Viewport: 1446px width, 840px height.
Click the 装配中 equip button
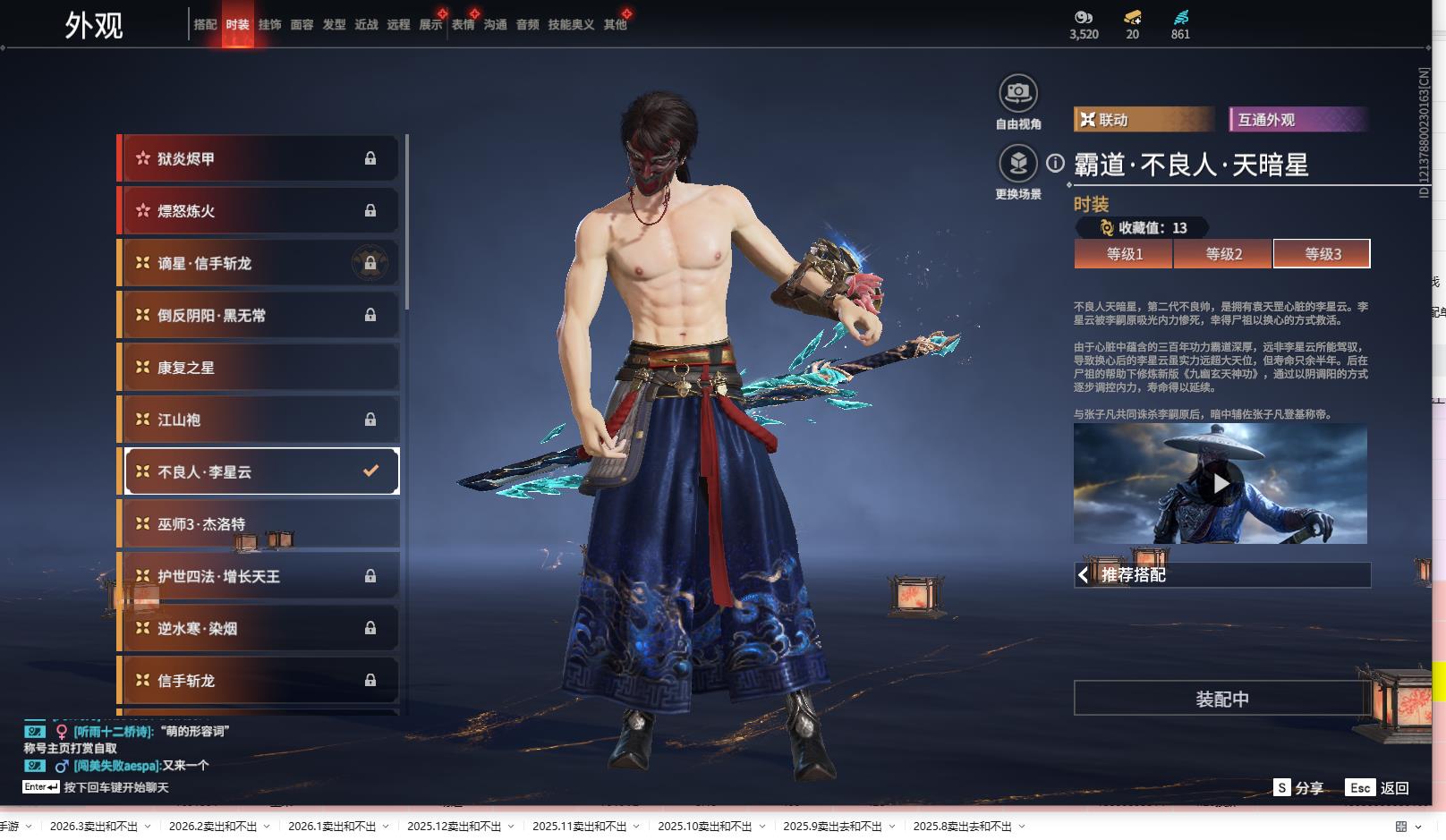point(1221,699)
